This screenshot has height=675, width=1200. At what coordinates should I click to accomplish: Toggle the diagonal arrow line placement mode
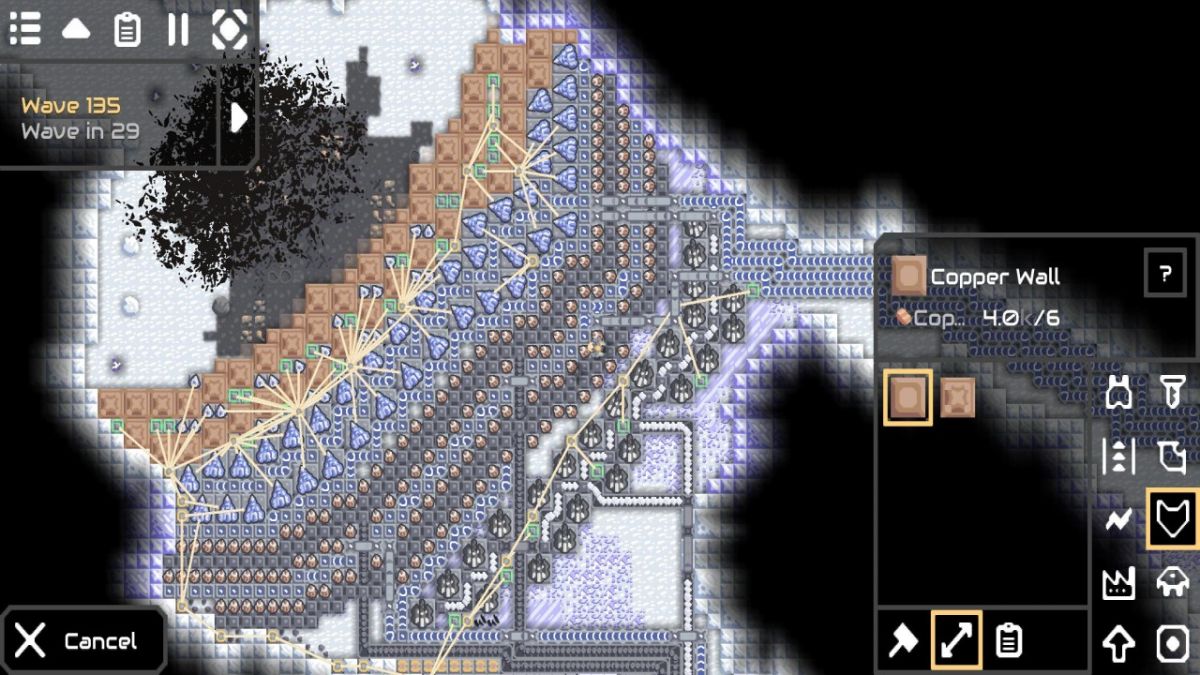tap(957, 640)
